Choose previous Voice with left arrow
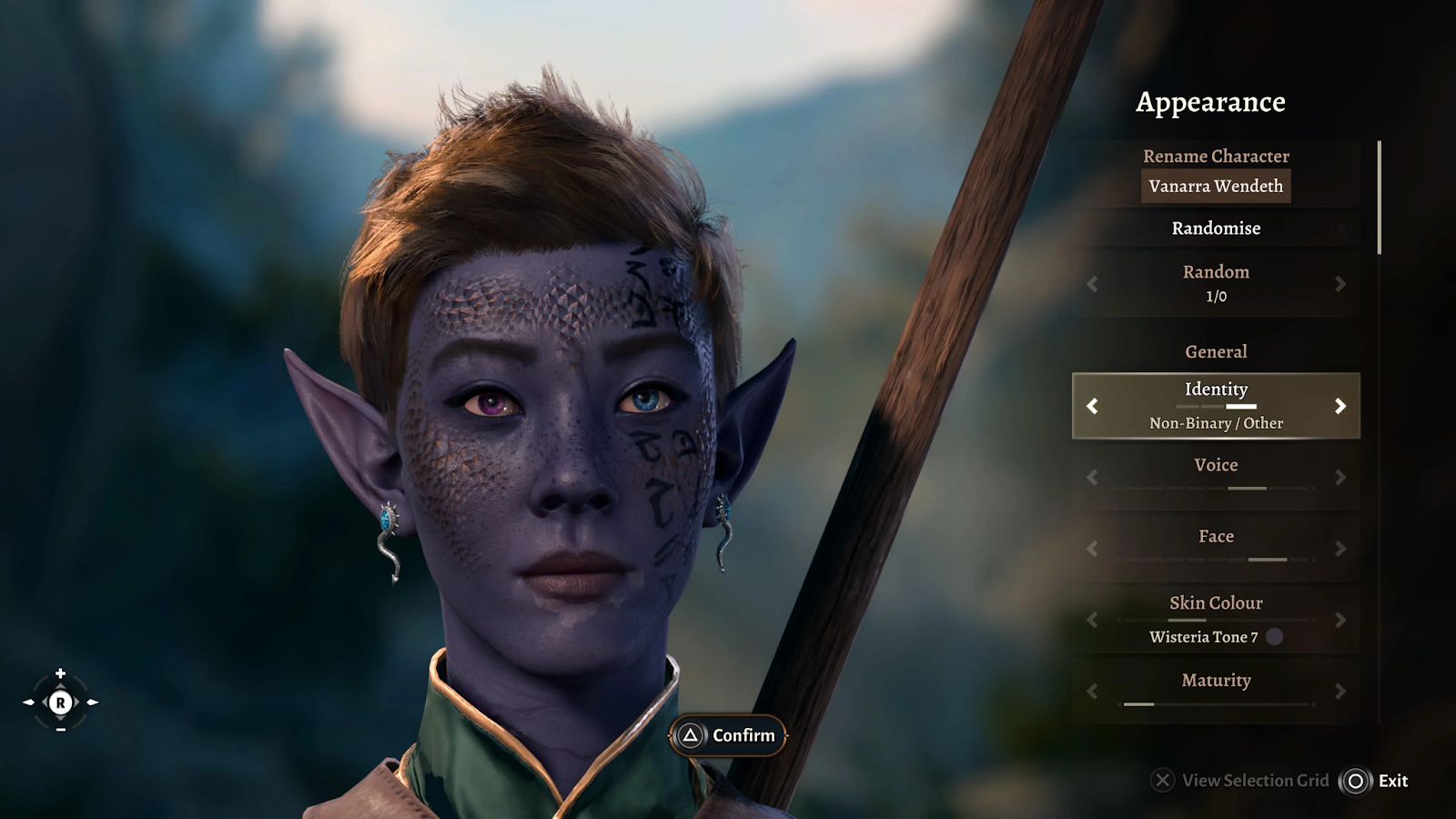Screen dimensions: 1456x819 pos(1092,477)
